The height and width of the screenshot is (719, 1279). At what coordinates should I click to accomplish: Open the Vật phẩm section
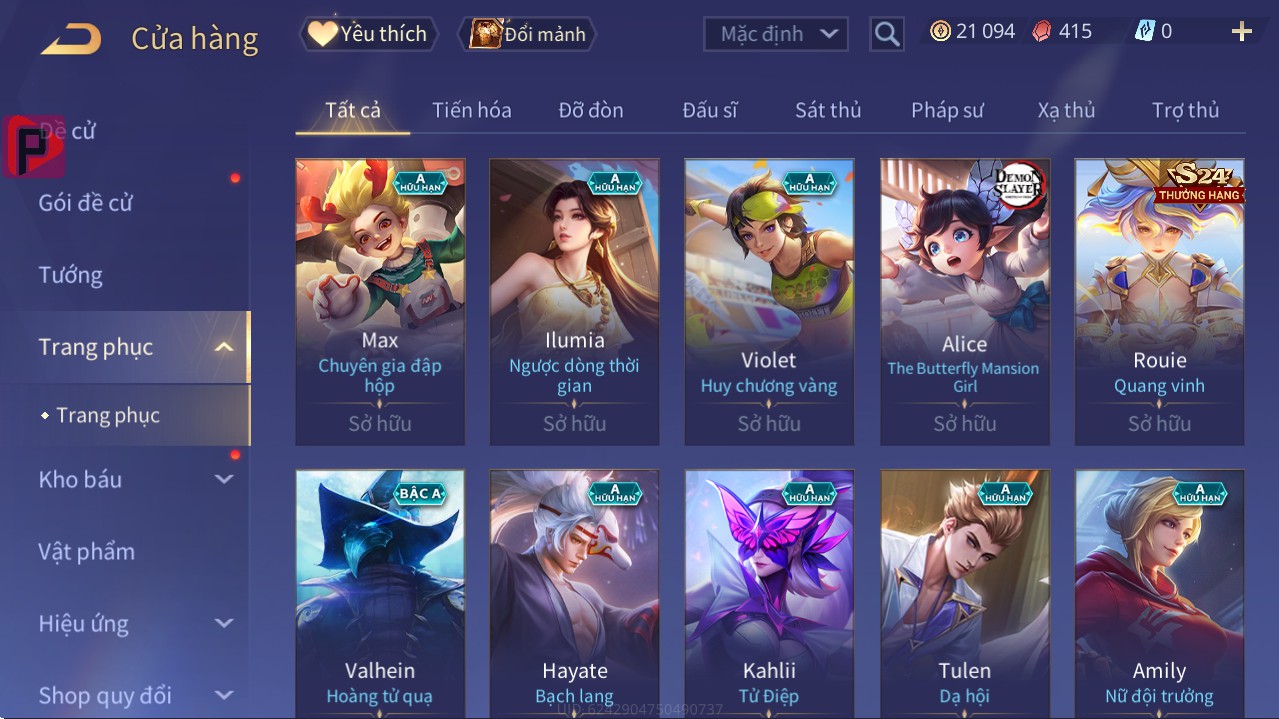[x=87, y=551]
